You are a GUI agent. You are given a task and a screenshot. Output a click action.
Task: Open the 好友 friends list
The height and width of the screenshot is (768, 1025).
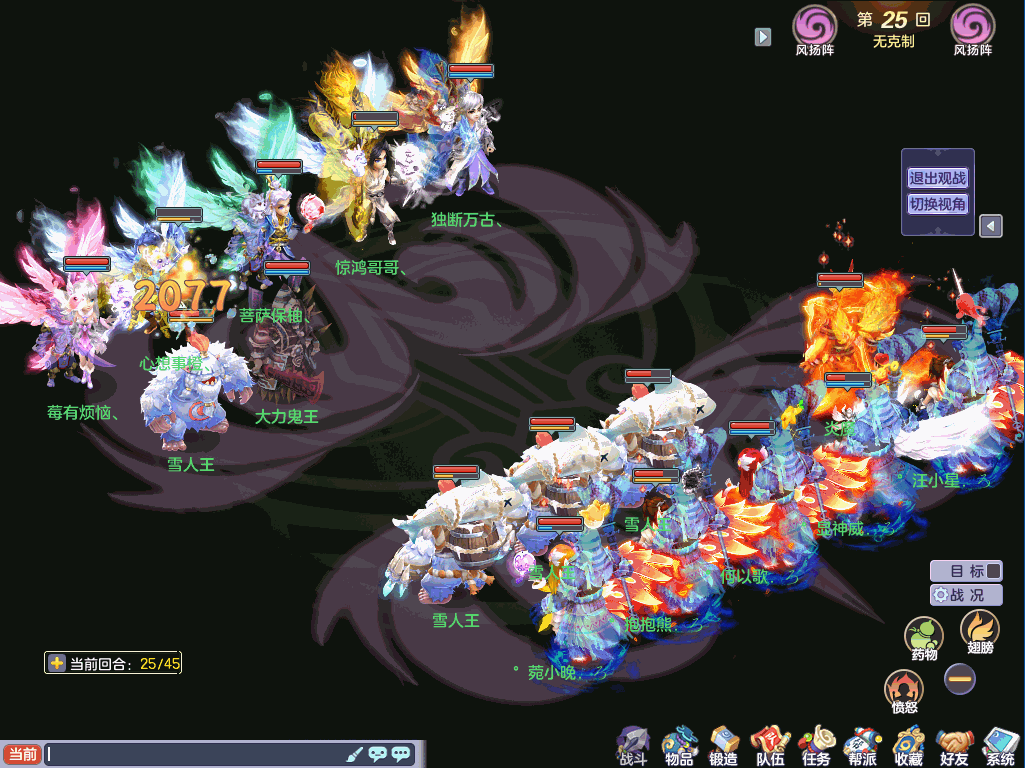954,746
